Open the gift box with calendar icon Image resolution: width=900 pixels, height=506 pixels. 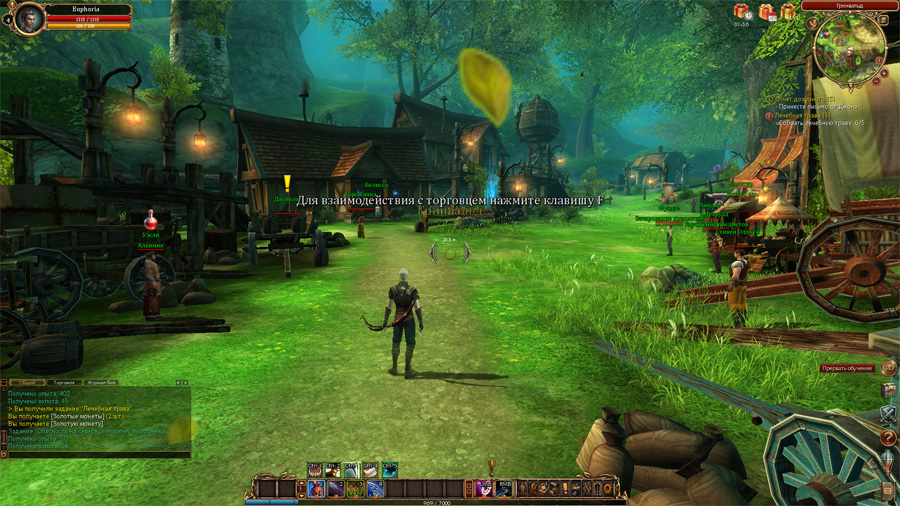767,12
